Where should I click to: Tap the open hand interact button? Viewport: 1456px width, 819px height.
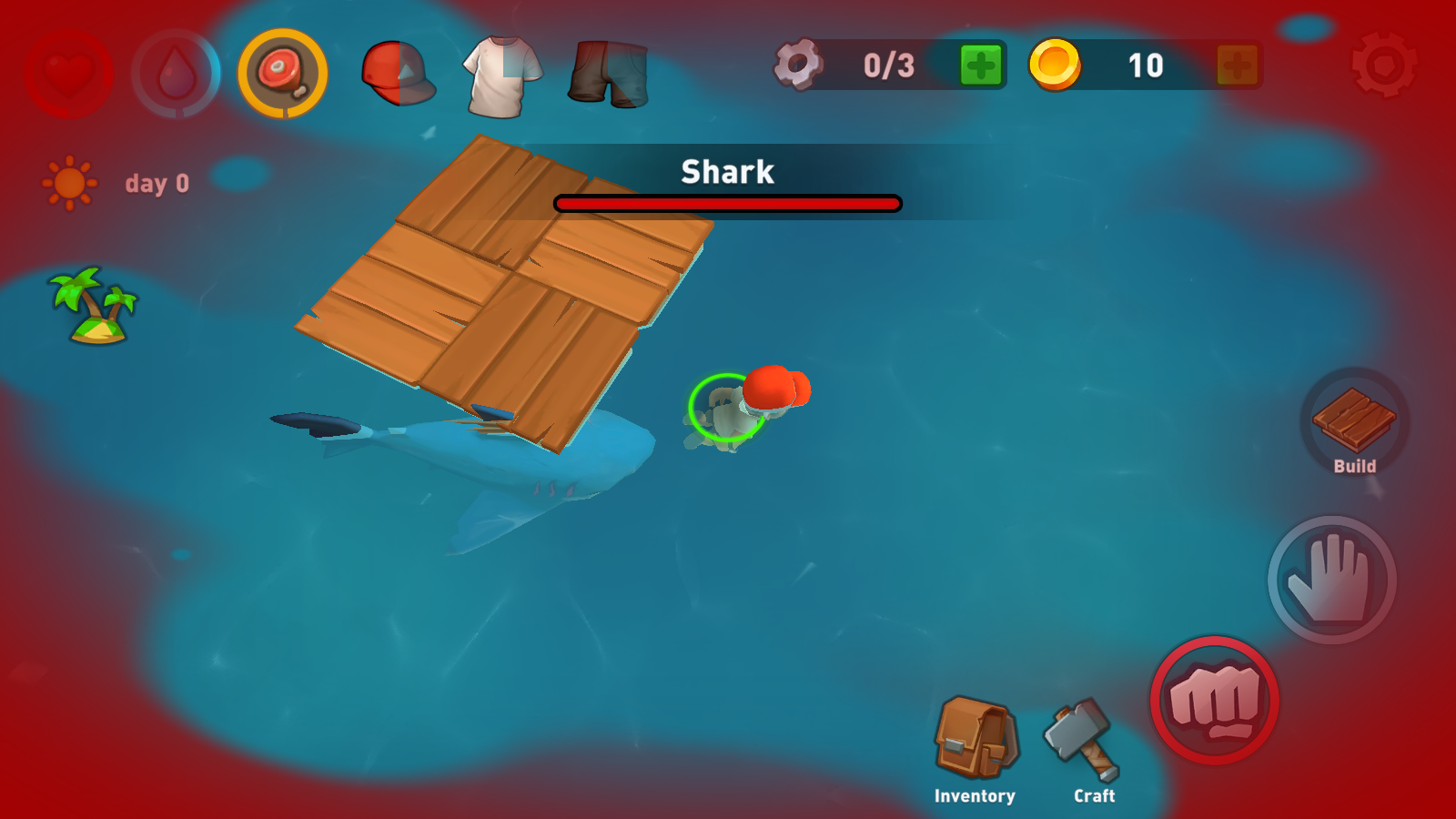click(1331, 580)
